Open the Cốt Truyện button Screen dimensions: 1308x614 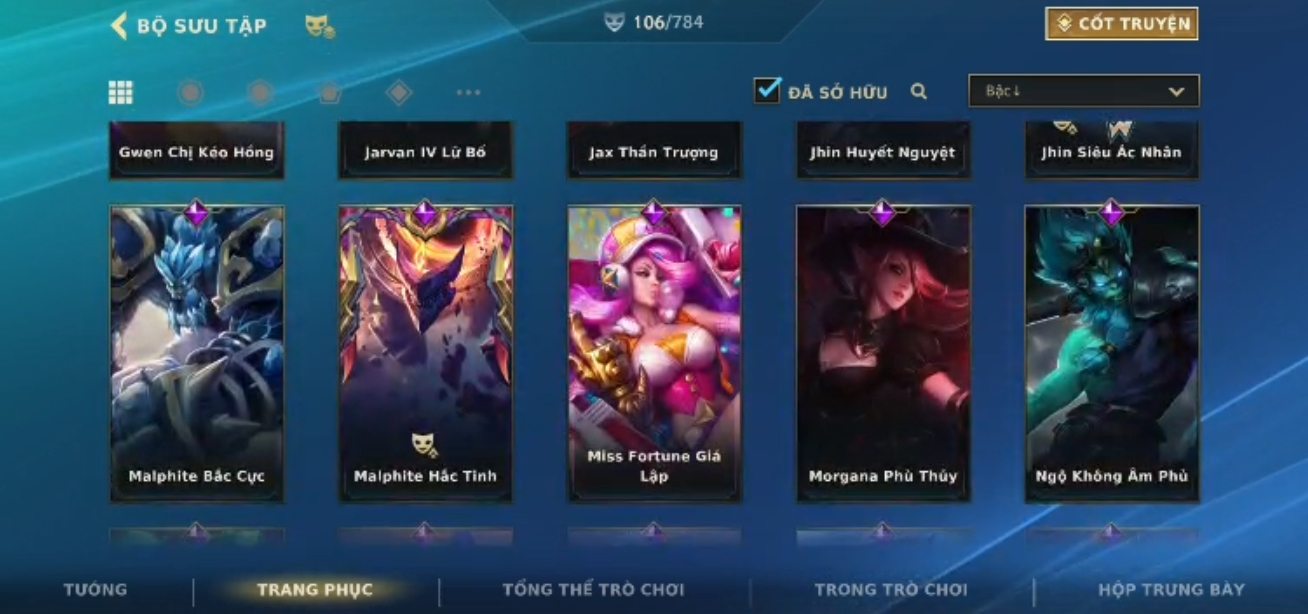pos(1121,24)
